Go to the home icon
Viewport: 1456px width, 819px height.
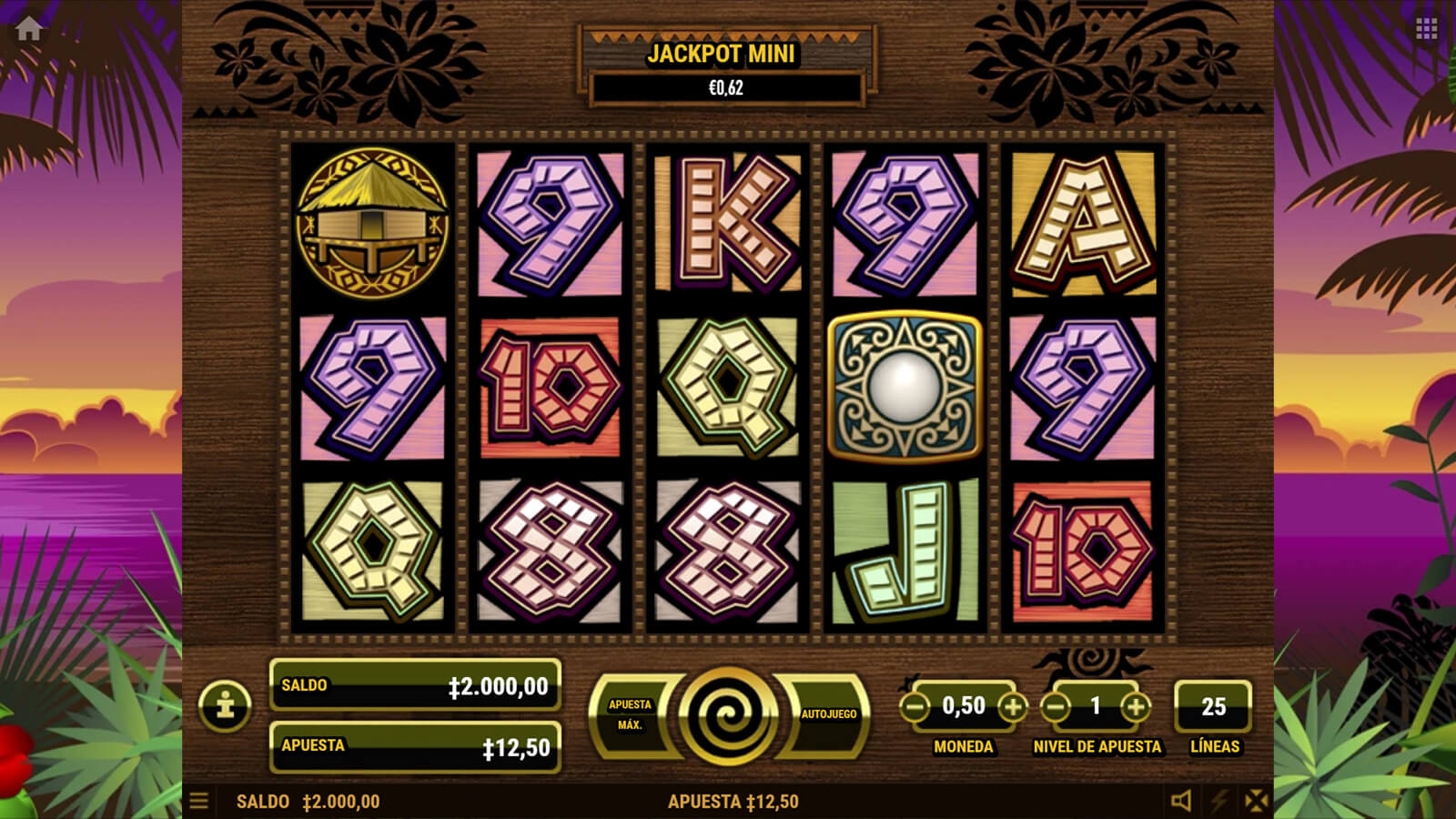(x=28, y=28)
